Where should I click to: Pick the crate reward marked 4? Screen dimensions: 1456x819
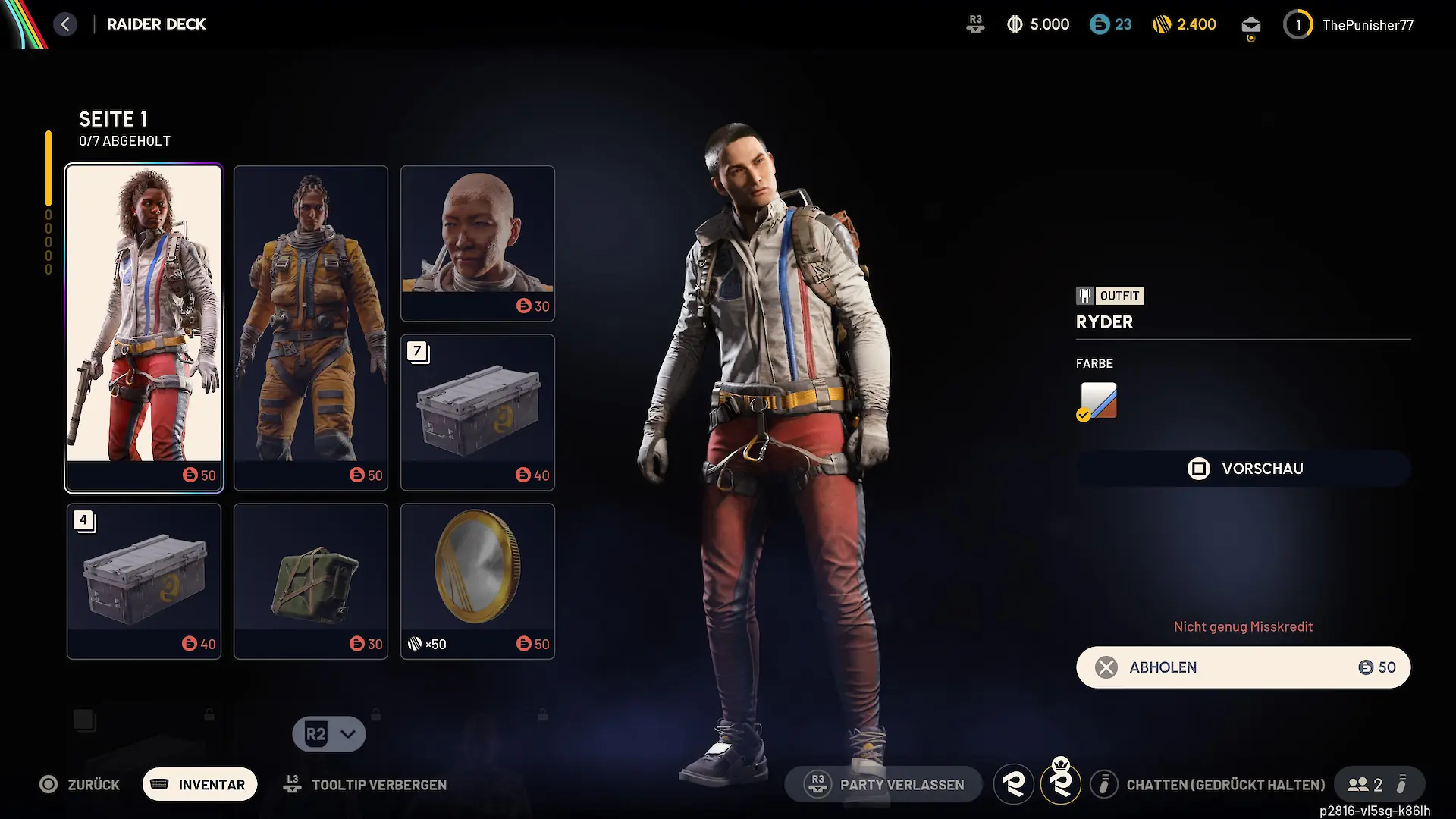pos(144,581)
